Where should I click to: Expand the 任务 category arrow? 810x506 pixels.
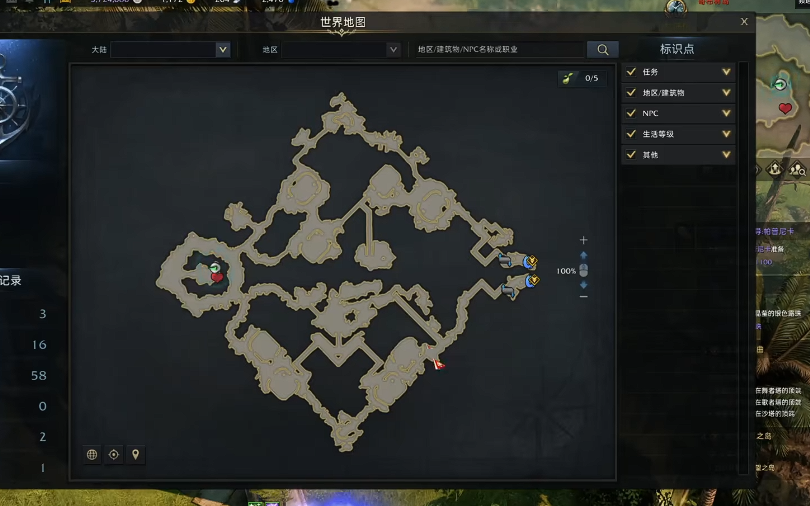(726, 72)
